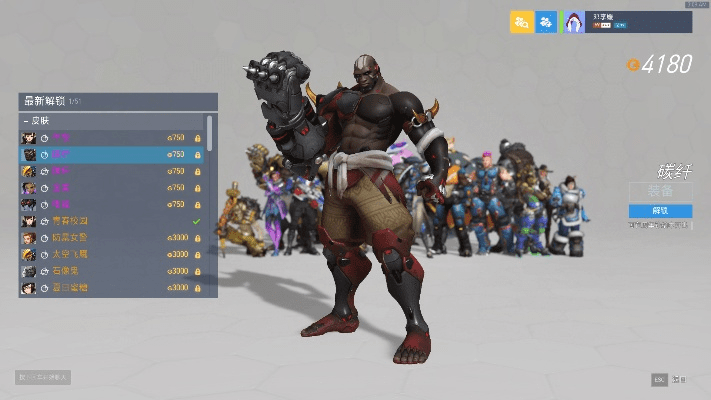Click the blue 解锁 unlock button
The image size is (711, 400).
tap(660, 211)
